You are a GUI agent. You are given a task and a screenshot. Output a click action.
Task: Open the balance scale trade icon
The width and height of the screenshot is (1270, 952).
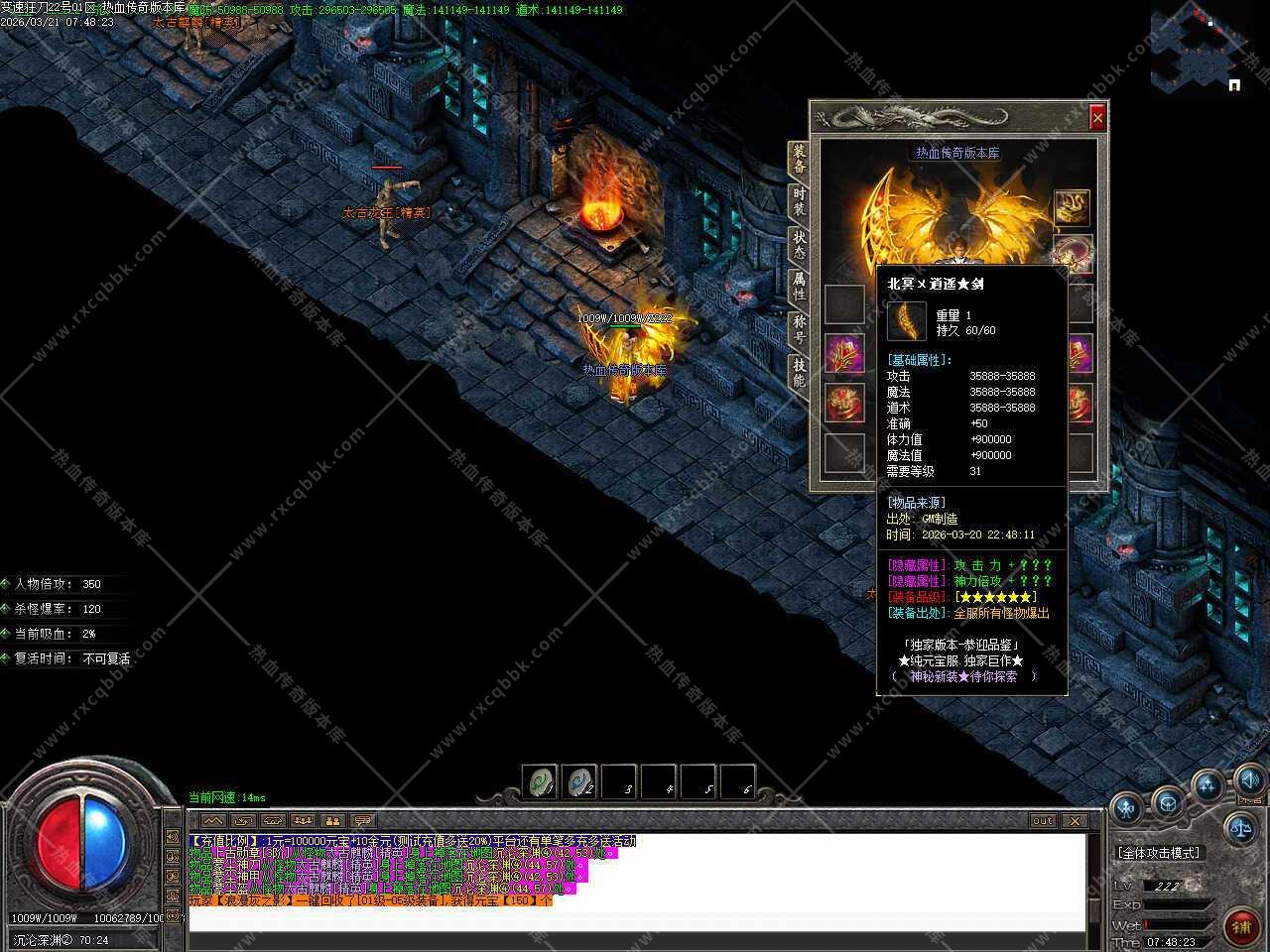coord(1241,825)
